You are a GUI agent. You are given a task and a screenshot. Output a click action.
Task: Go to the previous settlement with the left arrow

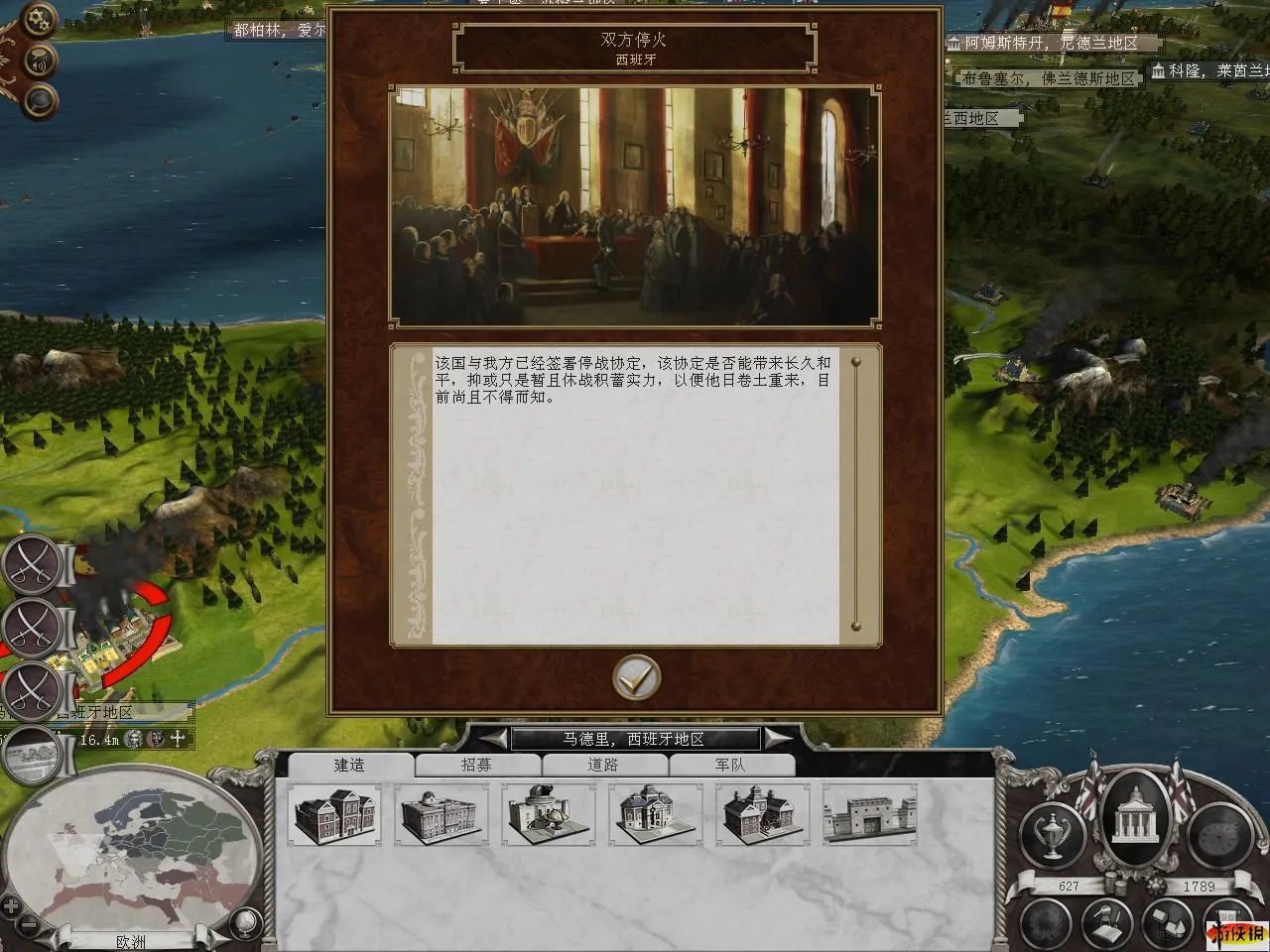click(x=493, y=739)
